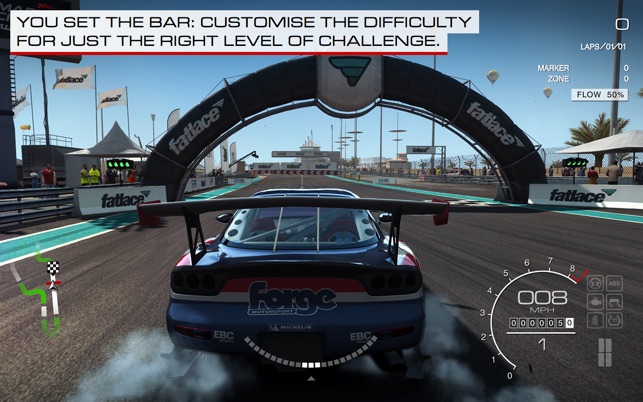Click the steering wheel assist icon
643x402 pixels.
[596, 283]
